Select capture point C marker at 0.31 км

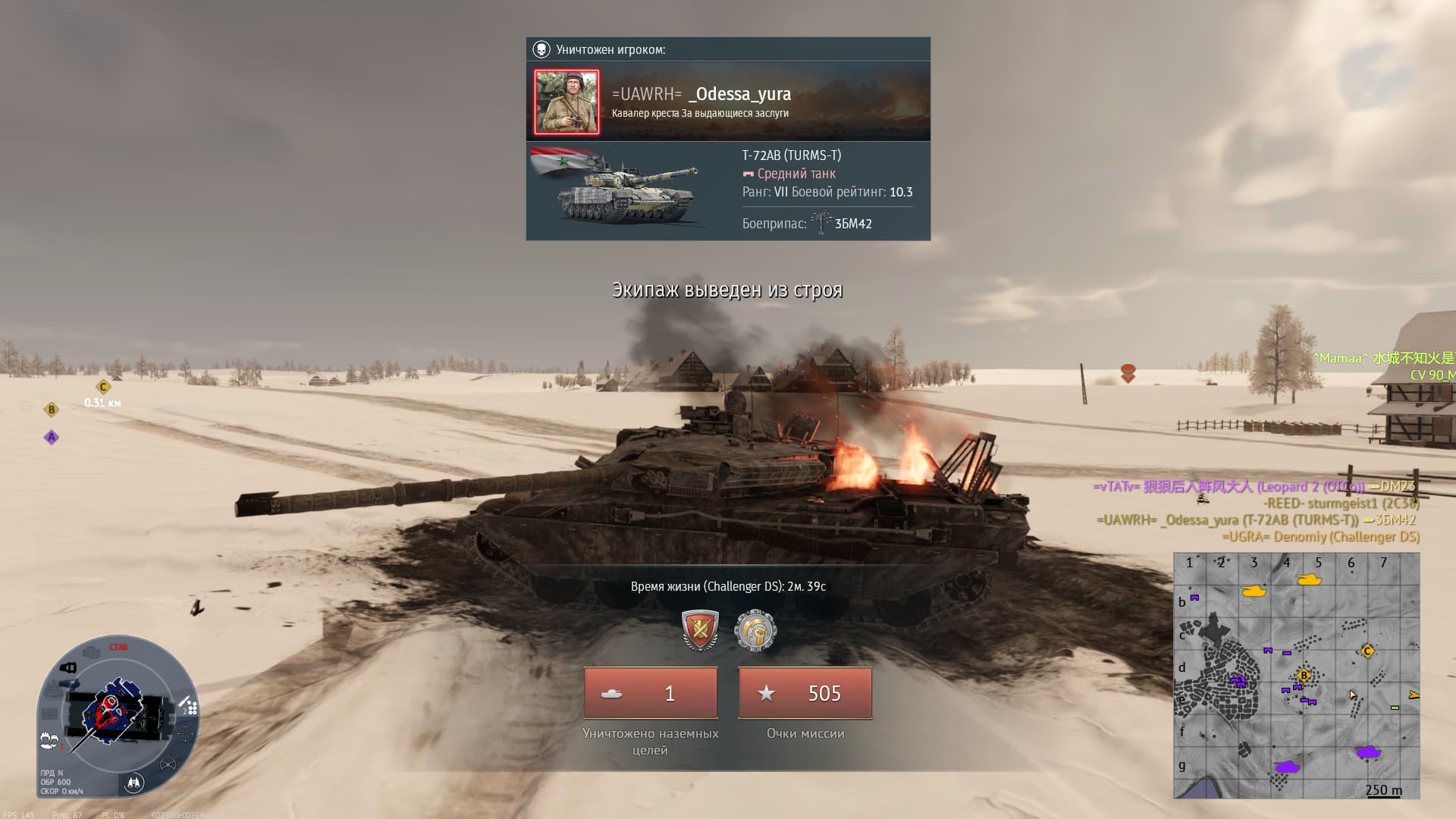[x=103, y=388]
